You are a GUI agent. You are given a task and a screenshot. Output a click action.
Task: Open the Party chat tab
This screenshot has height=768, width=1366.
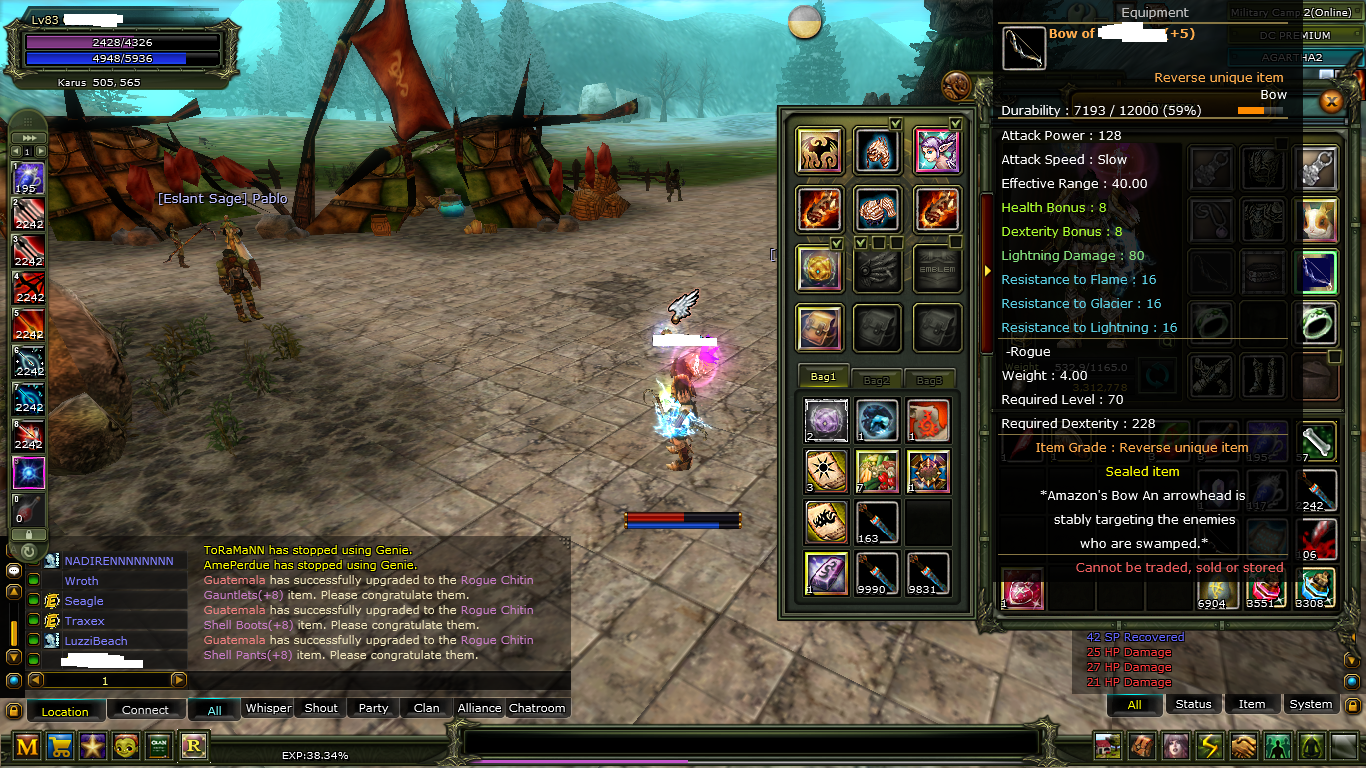point(373,708)
